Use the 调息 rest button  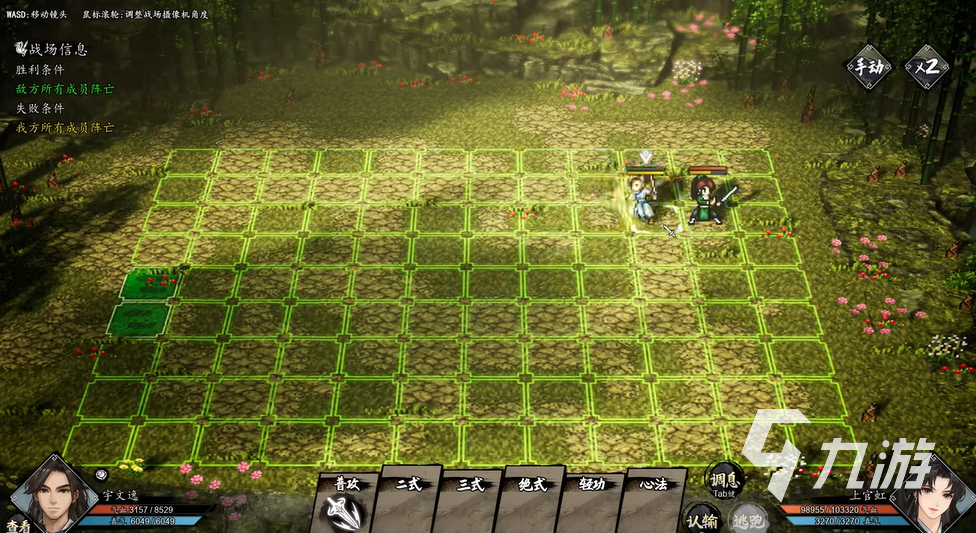click(724, 478)
